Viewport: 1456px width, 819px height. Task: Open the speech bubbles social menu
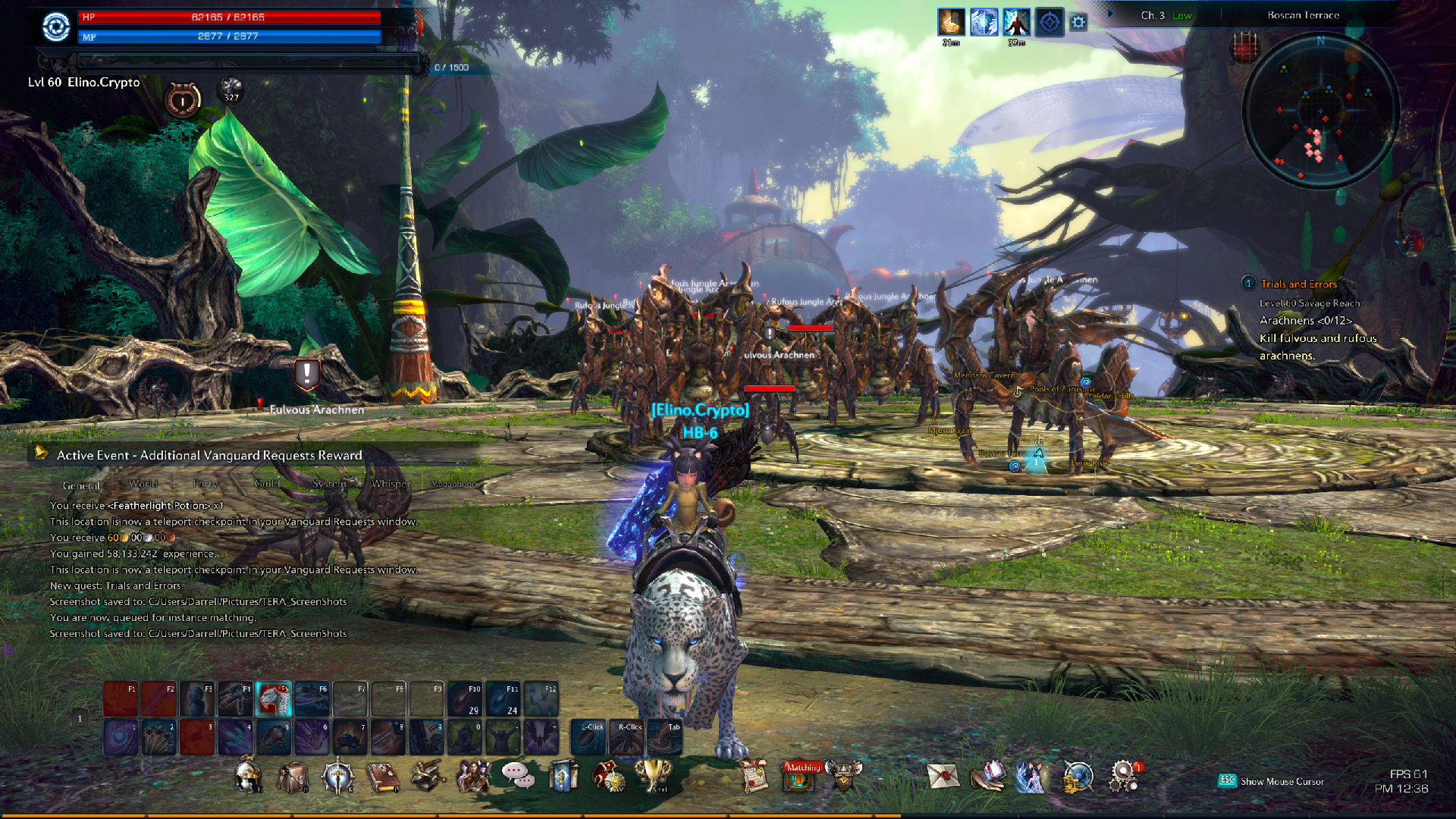[517, 774]
